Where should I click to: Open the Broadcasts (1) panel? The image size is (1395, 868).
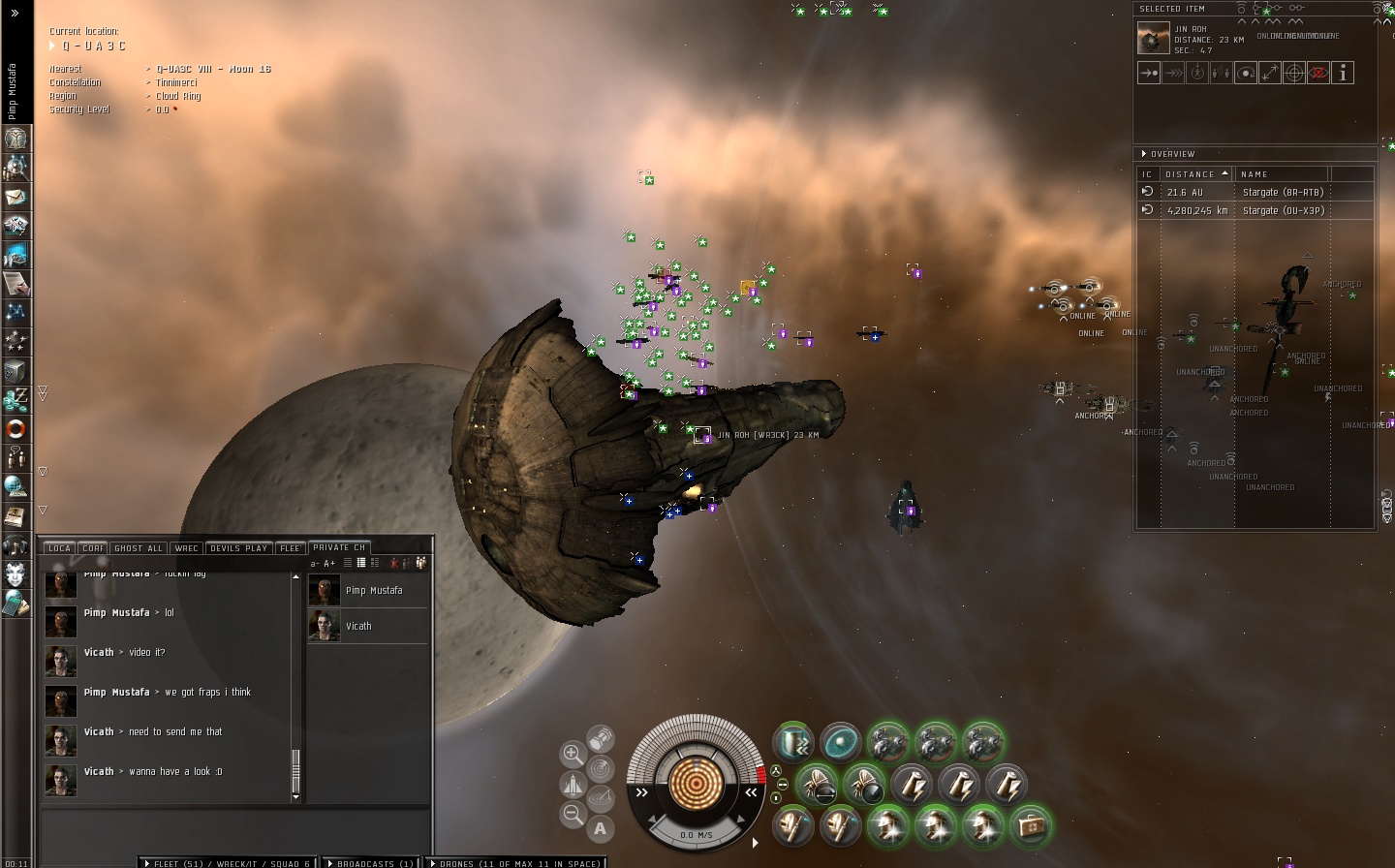370,863
